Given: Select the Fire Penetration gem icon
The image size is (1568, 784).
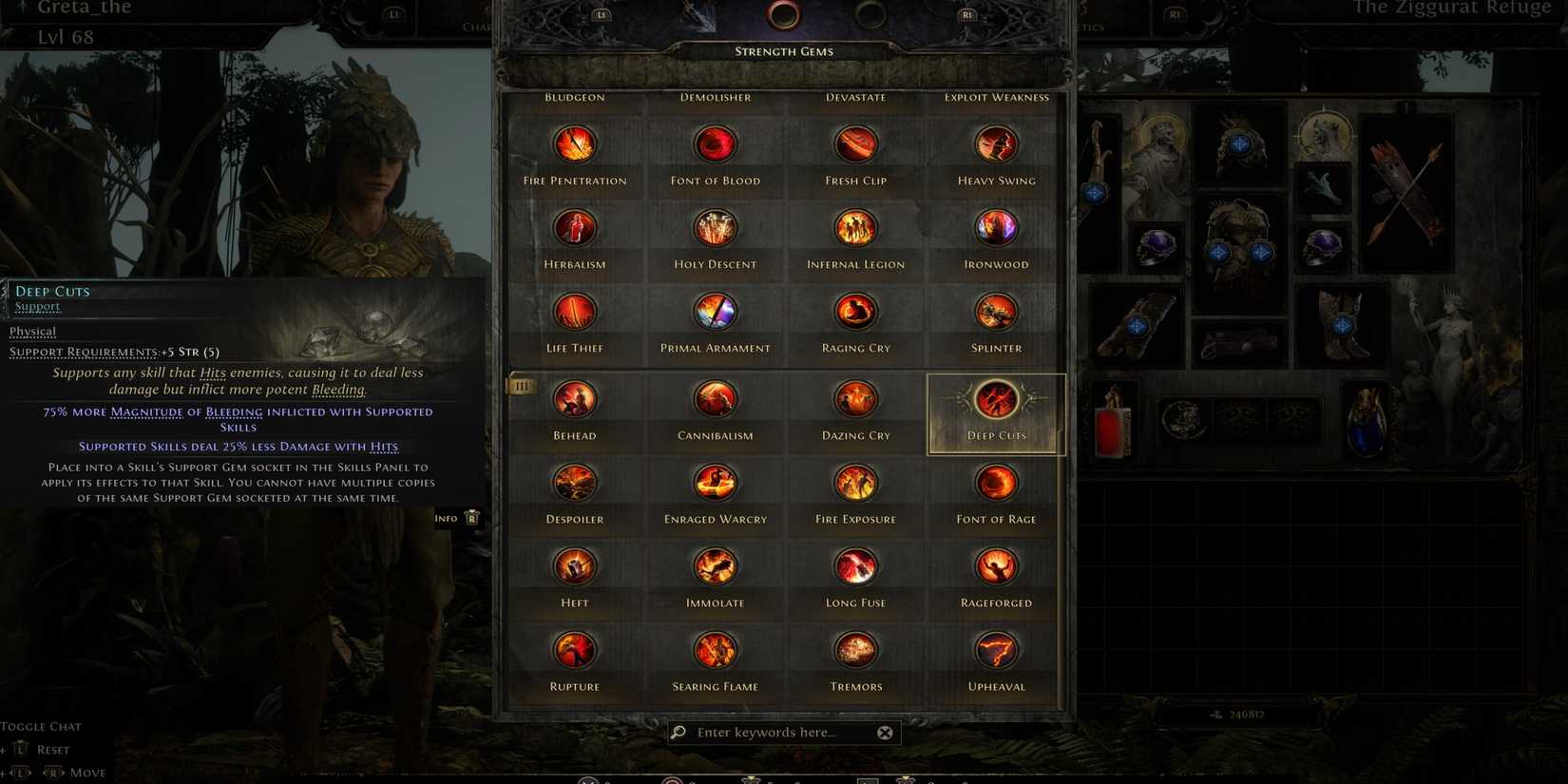Looking at the screenshot, I should (575, 143).
